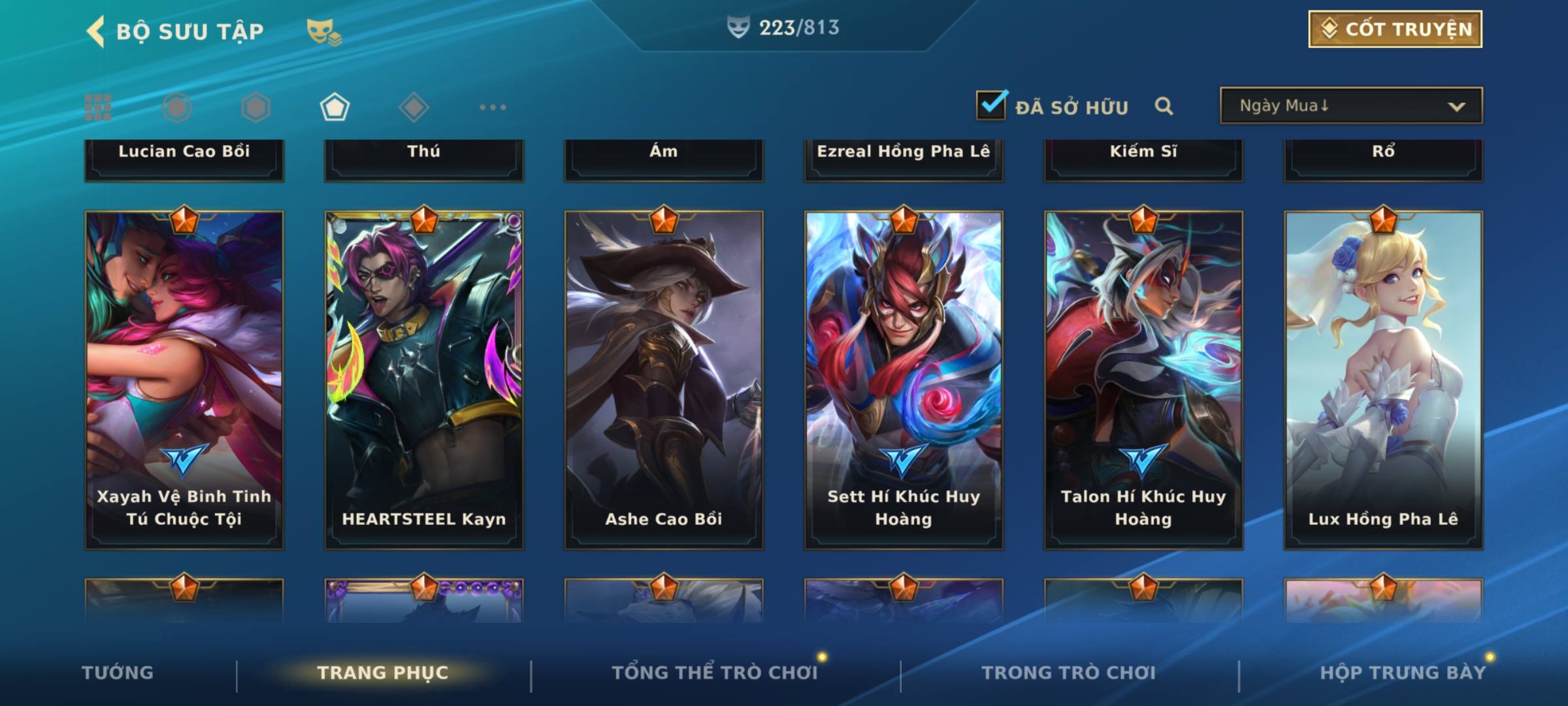Toggle the Đã Sở Hữu checkbox
The image size is (1568, 706).
(991, 105)
